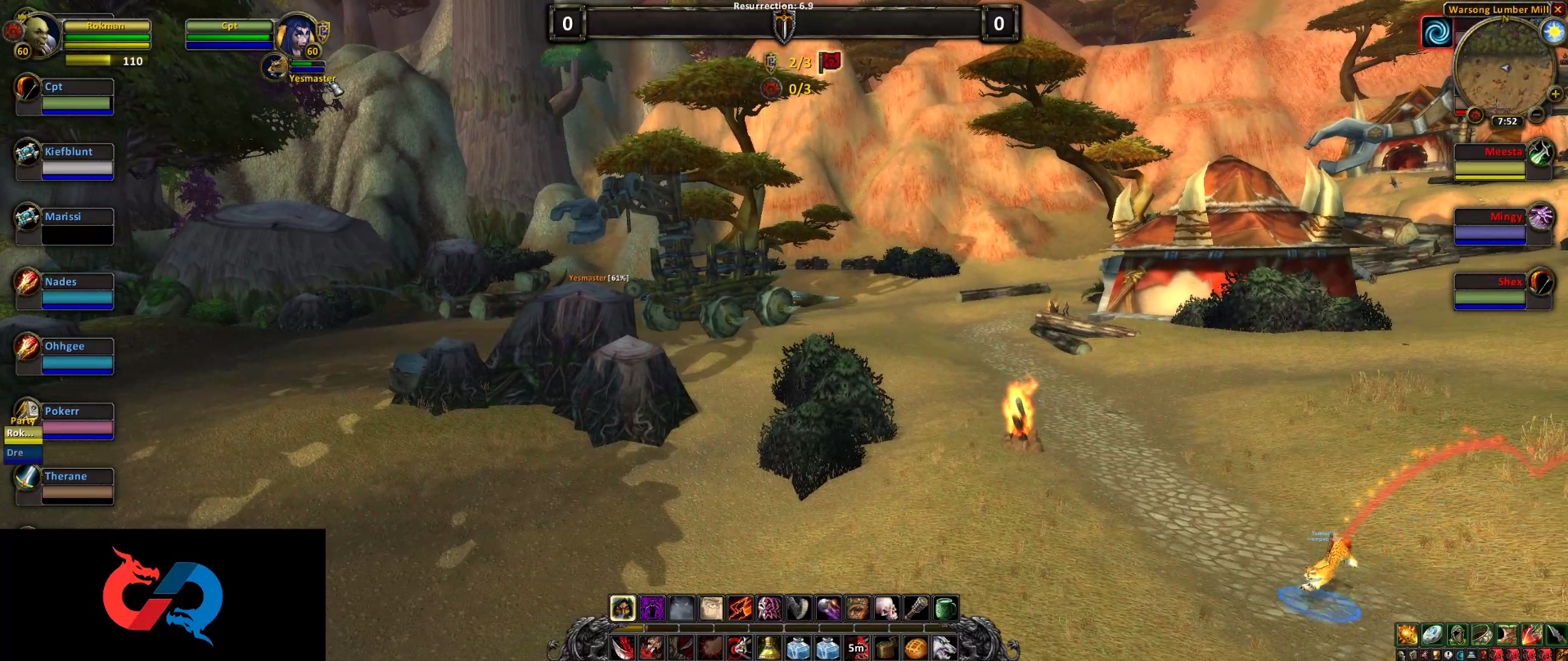The image size is (1568, 661).
Task: Activate the purple cat shadow ability
Action: (x=652, y=608)
